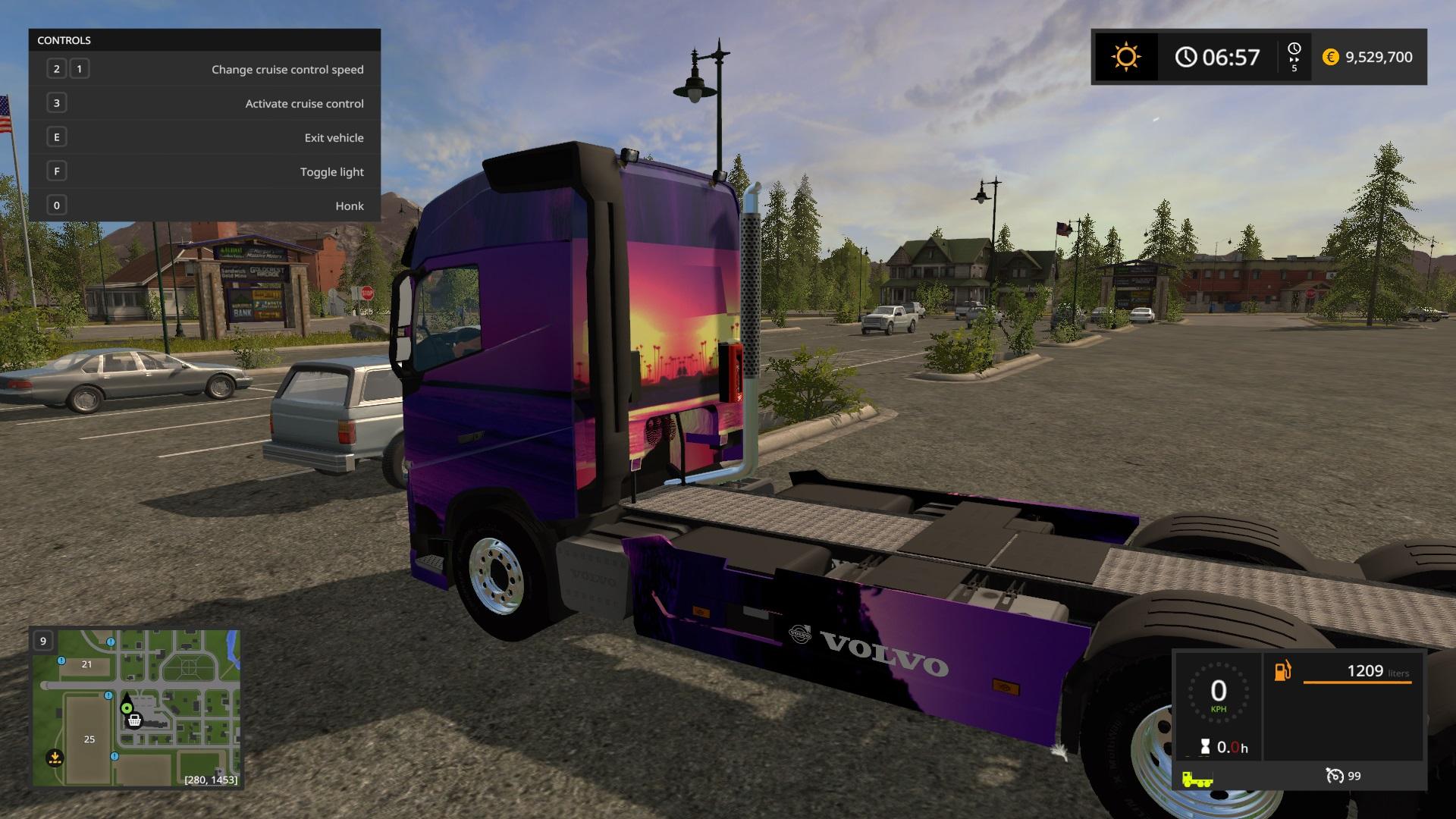
Task: Select field 25 on the minimap
Action: click(x=89, y=739)
